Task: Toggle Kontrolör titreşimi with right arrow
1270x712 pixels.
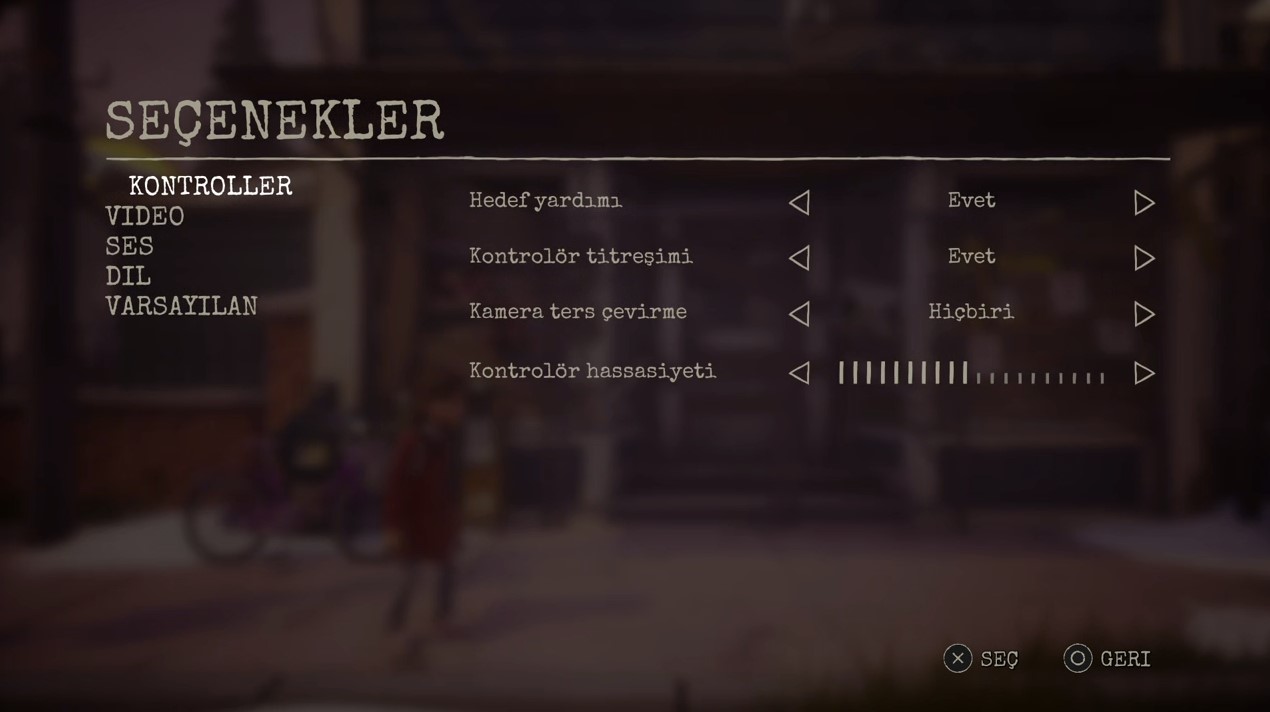Action: (x=1144, y=258)
